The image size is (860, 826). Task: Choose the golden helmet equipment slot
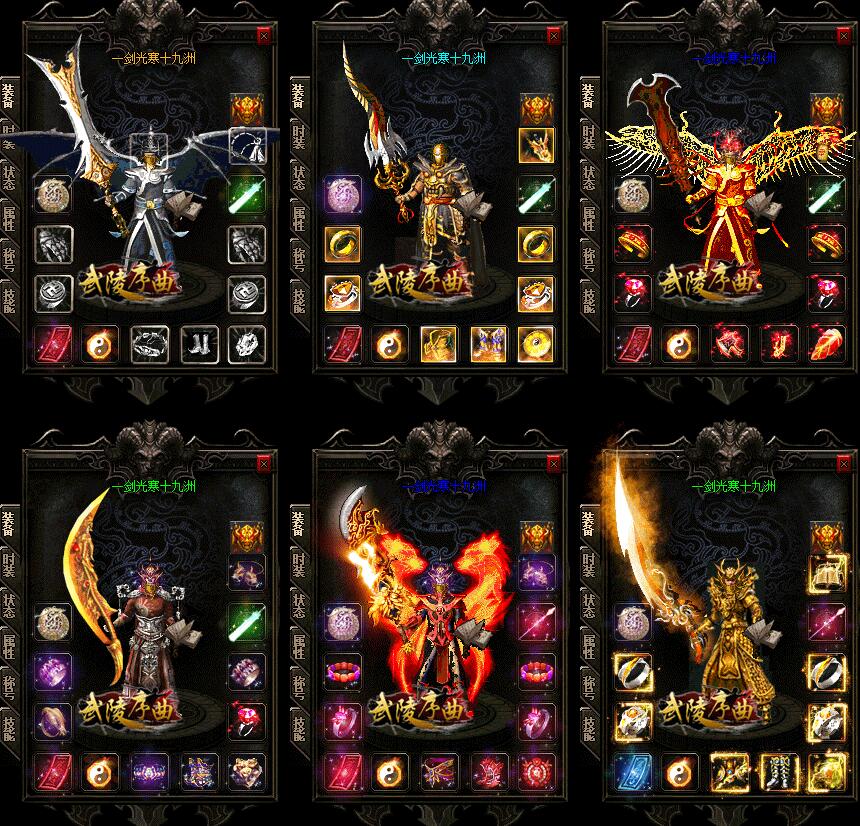439,344
